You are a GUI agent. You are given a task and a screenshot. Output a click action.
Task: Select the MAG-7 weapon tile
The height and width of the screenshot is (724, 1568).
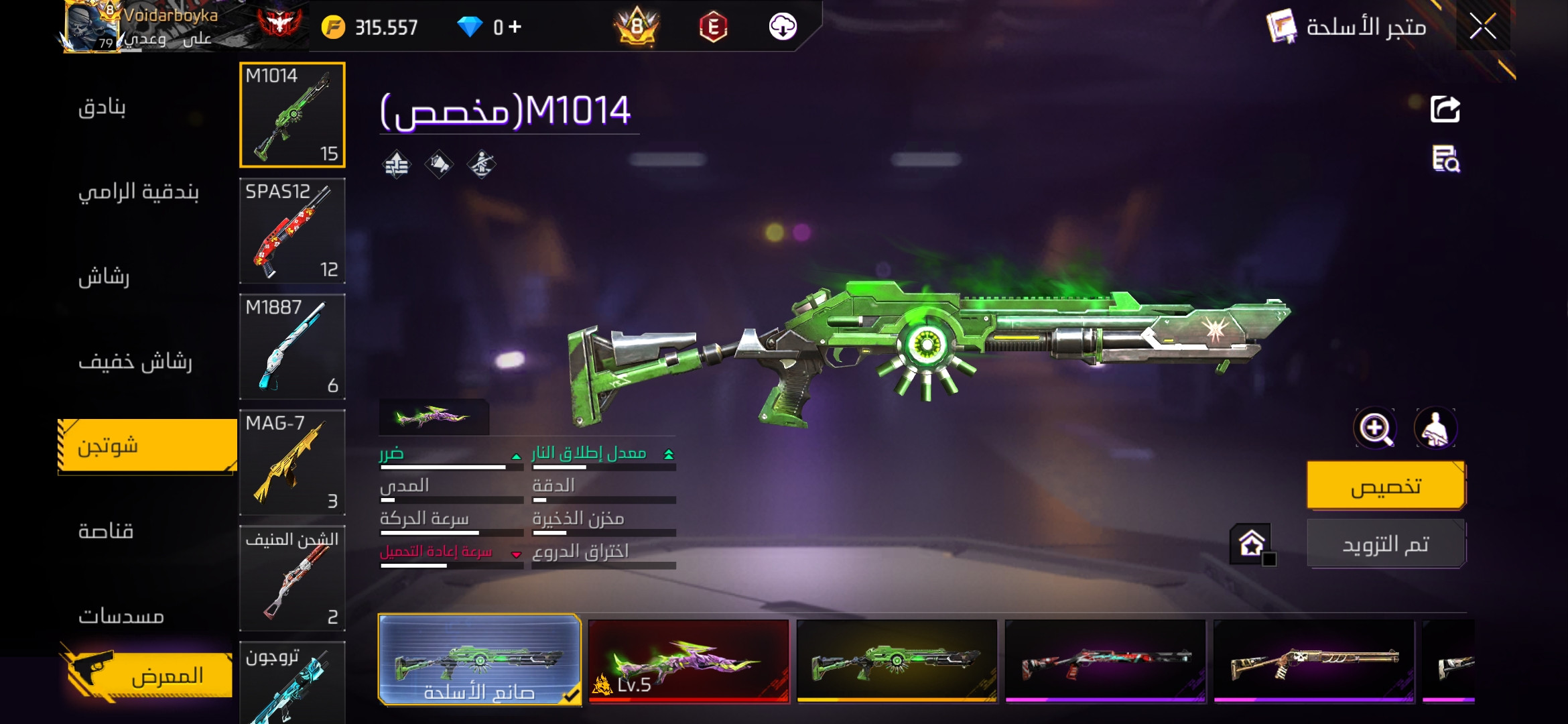[292, 463]
